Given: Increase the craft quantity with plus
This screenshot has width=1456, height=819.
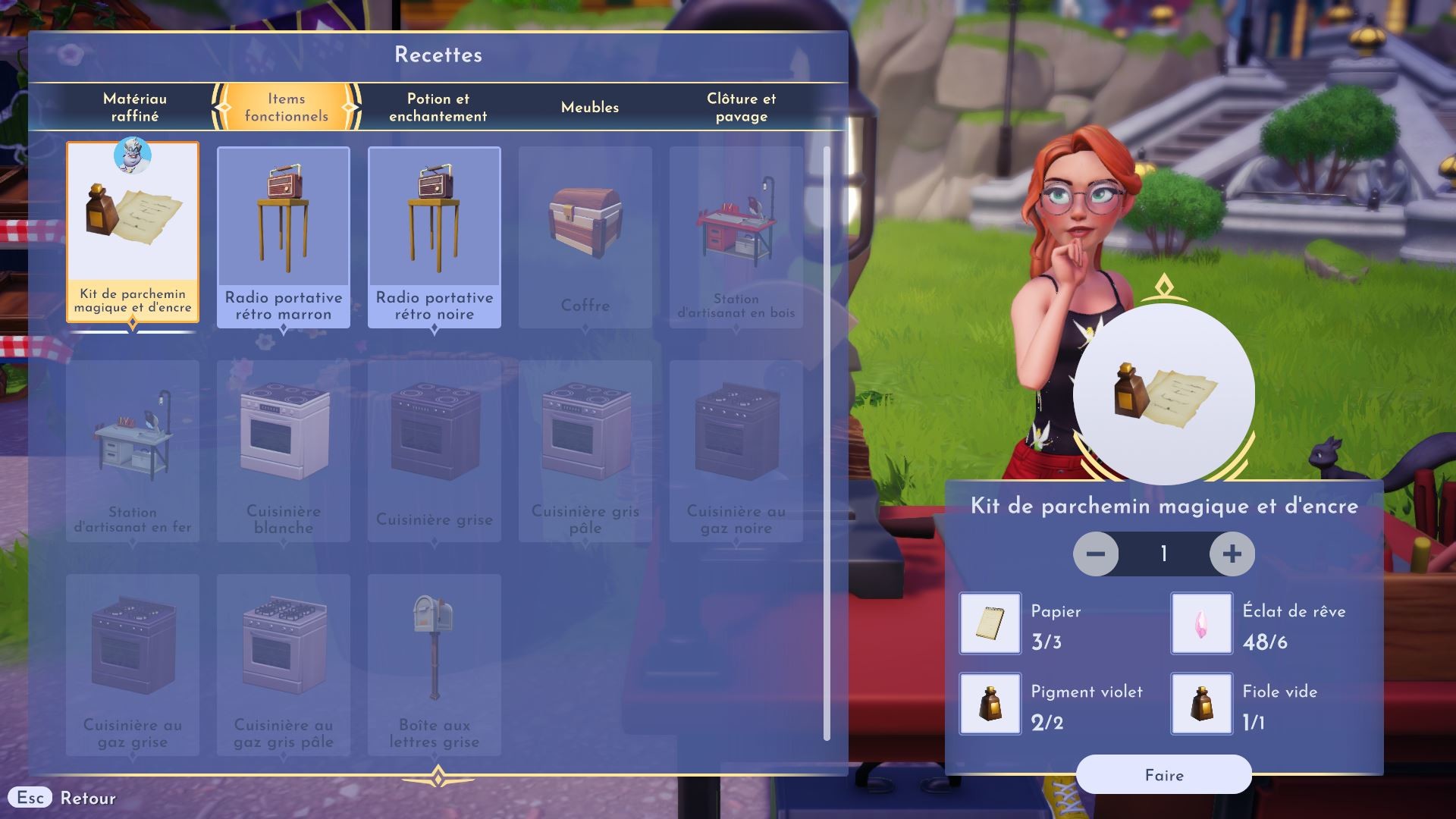Looking at the screenshot, I should click(1232, 554).
